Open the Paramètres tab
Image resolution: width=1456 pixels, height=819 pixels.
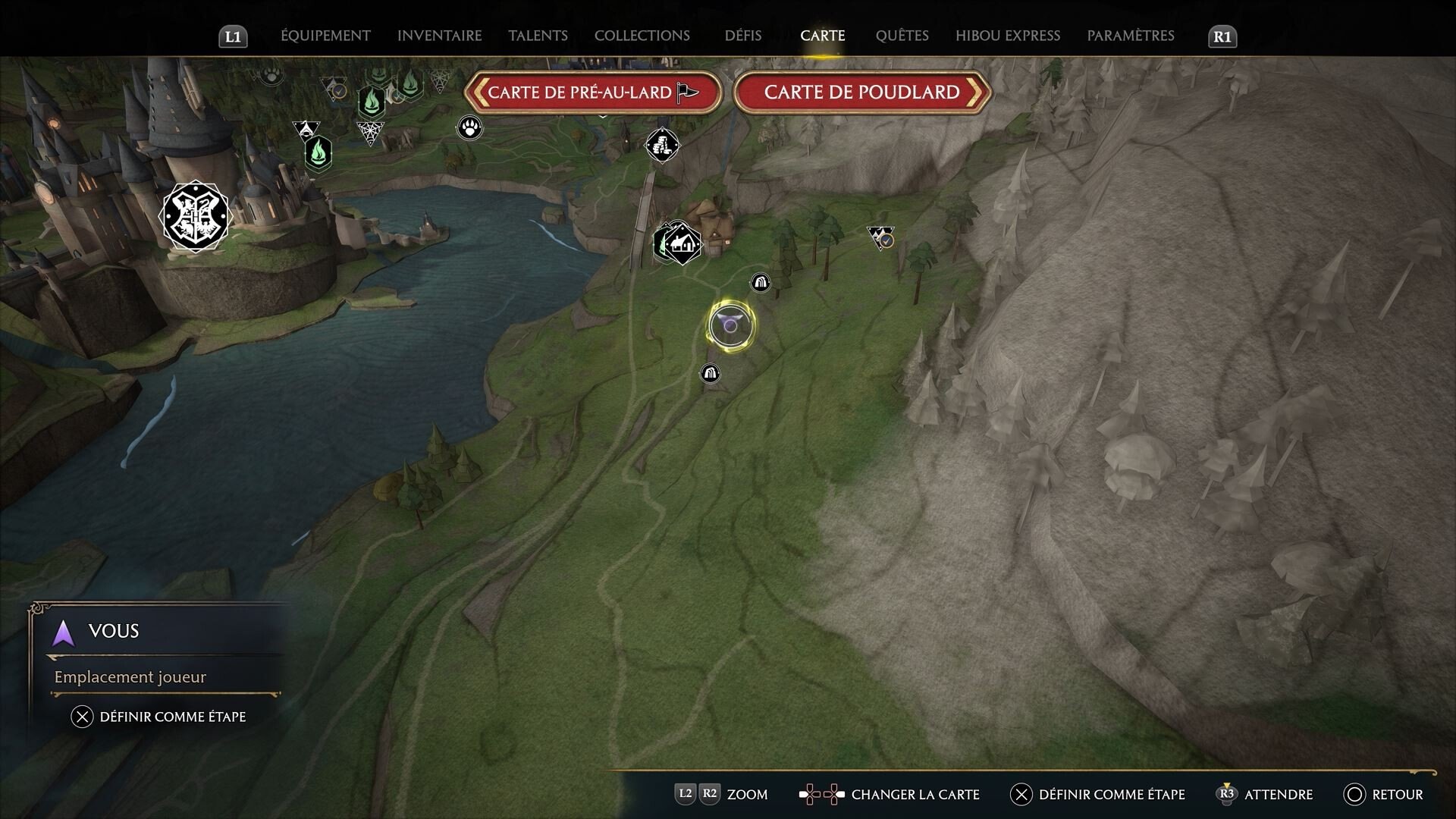tap(1130, 36)
